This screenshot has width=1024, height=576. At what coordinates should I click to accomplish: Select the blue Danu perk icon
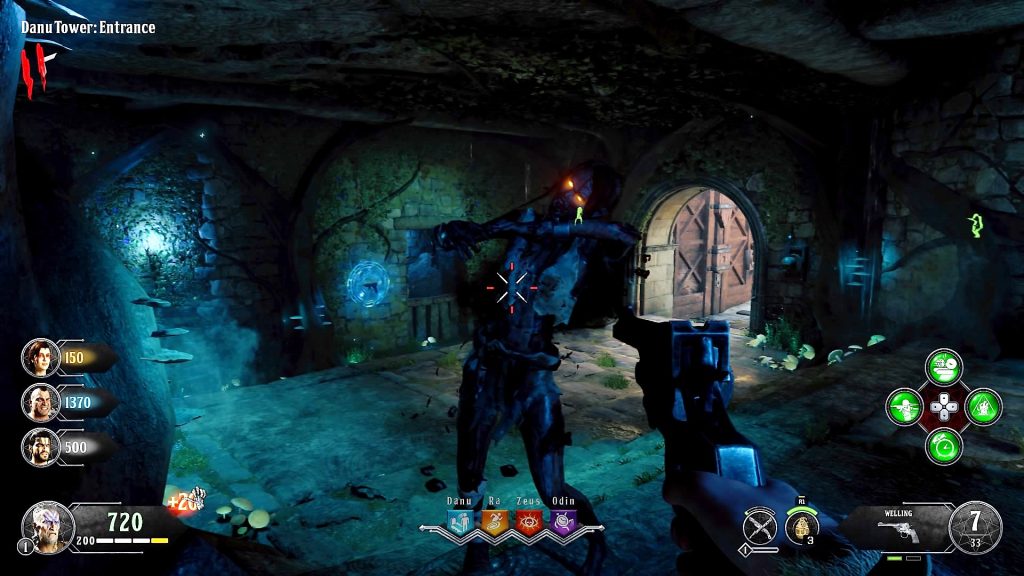point(461,521)
